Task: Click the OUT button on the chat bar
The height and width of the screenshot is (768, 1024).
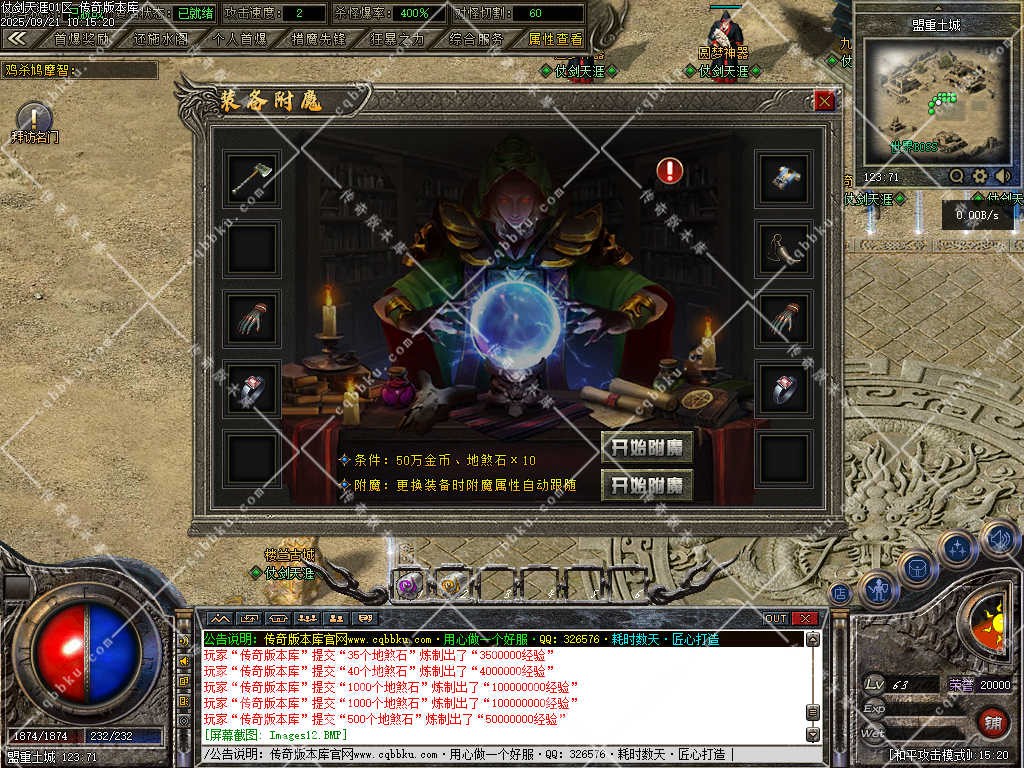Action: pyautogui.click(x=776, y=618)
